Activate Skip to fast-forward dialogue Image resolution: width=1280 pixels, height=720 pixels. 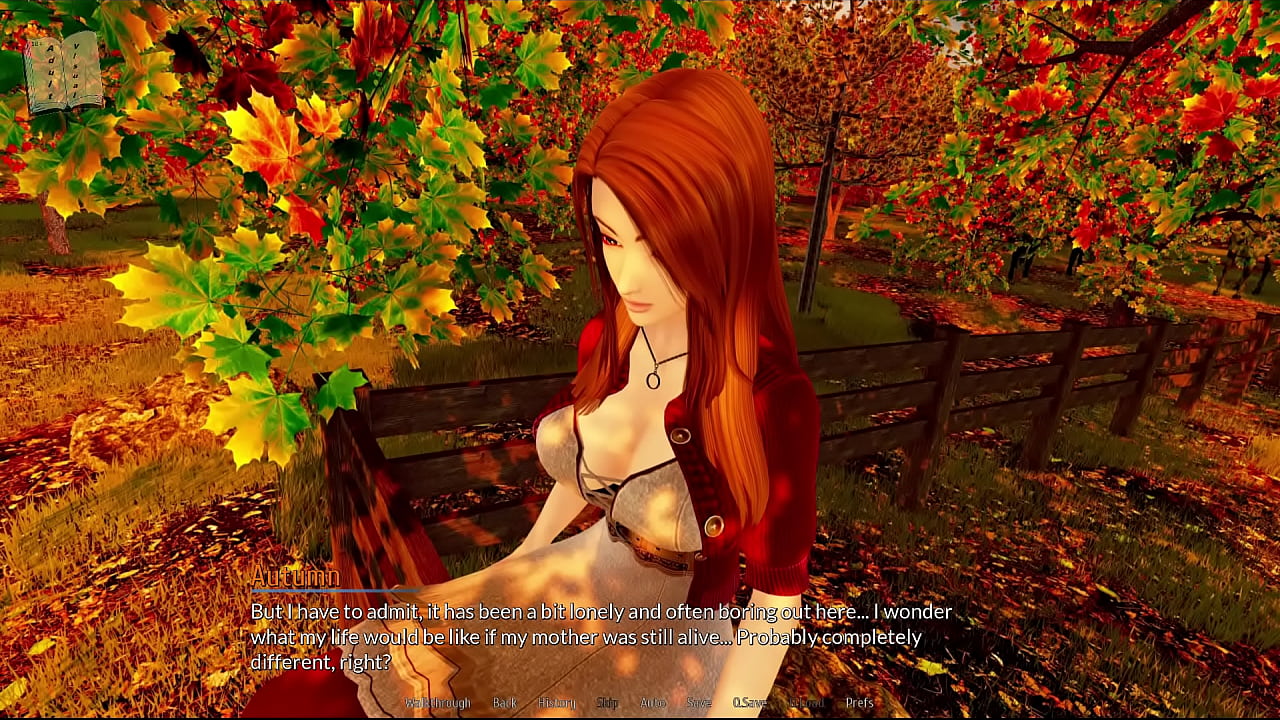[607, 703]
